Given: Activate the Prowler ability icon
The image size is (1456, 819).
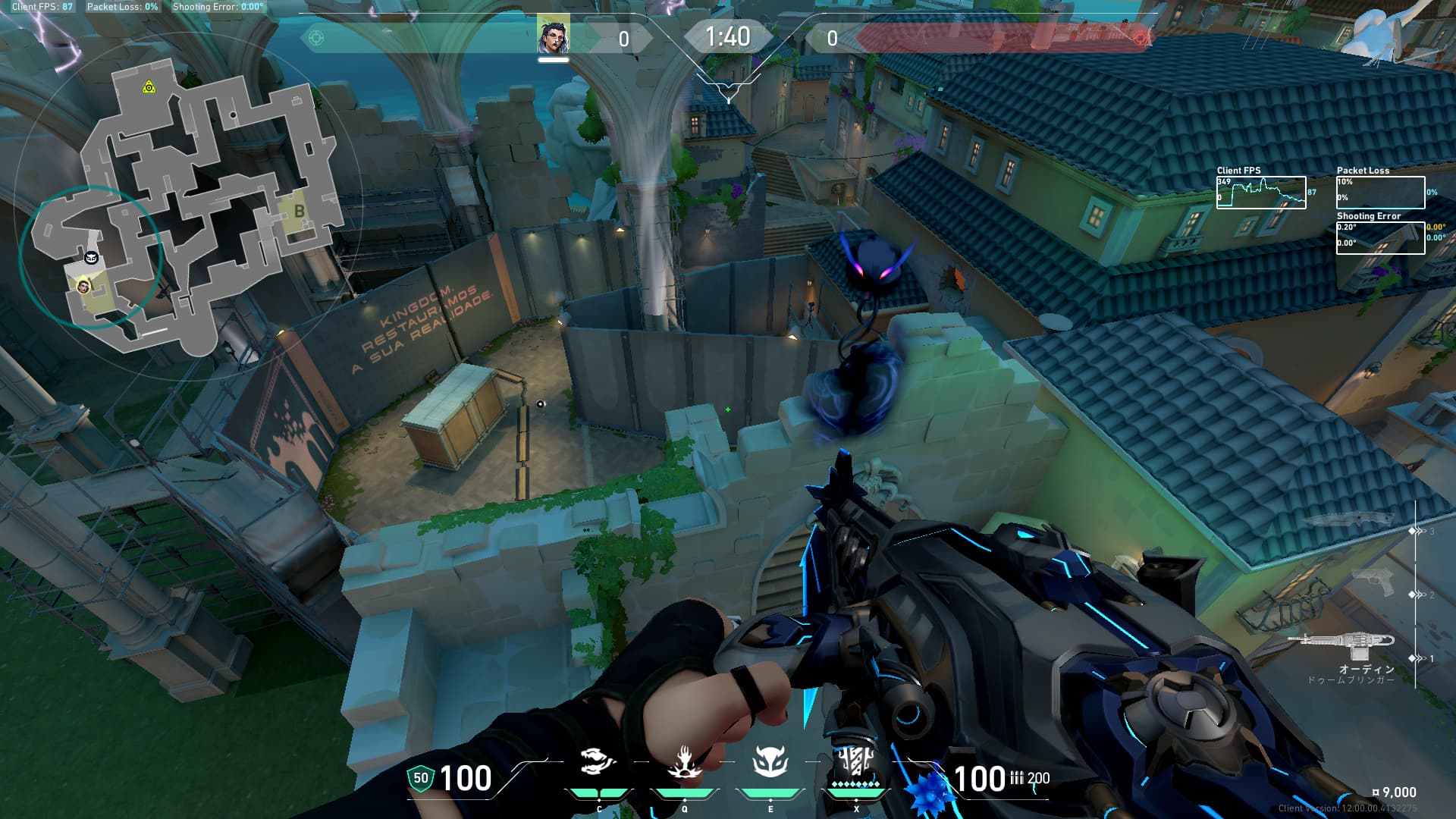Looking at the screenshot, I should [x=598, y=762].
